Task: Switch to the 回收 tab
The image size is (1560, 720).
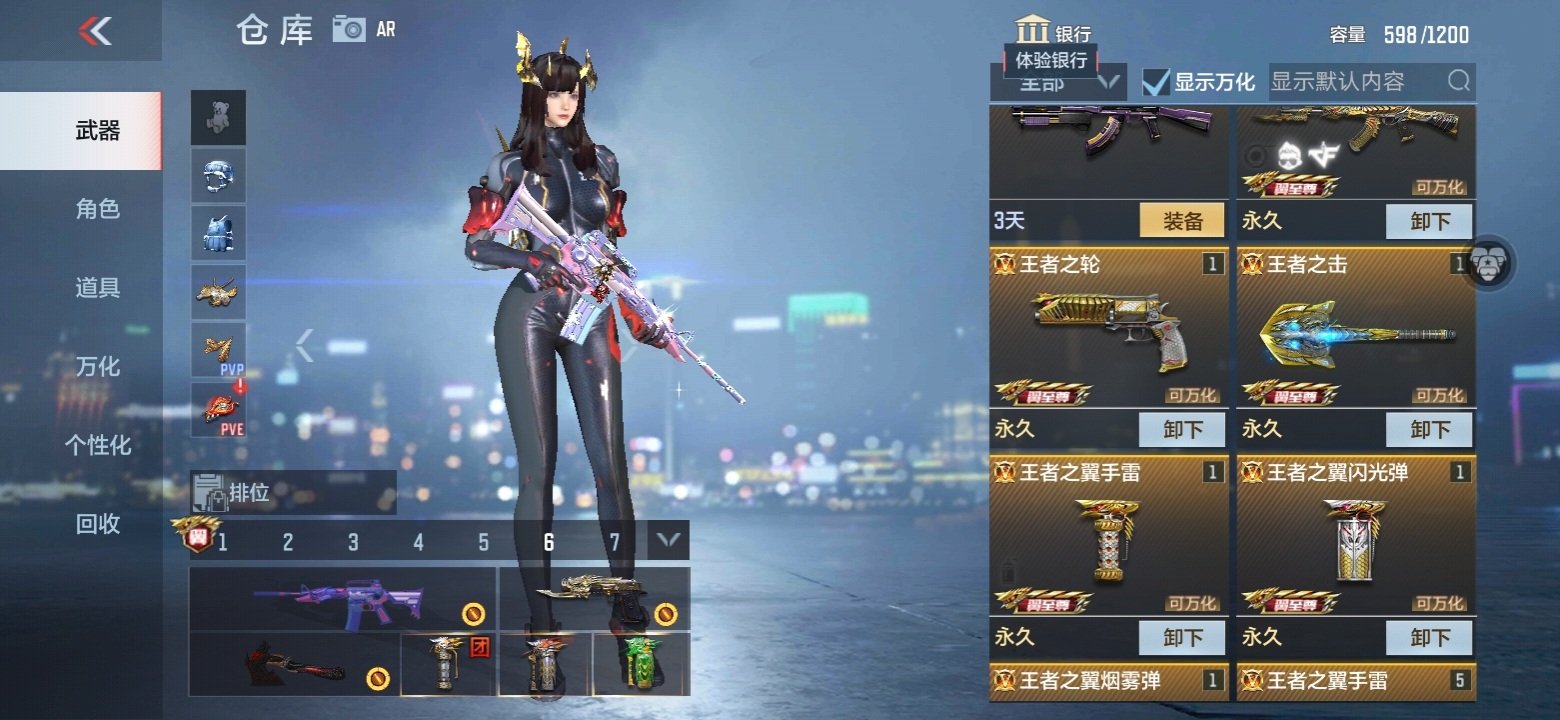Action: click(97, 523)
